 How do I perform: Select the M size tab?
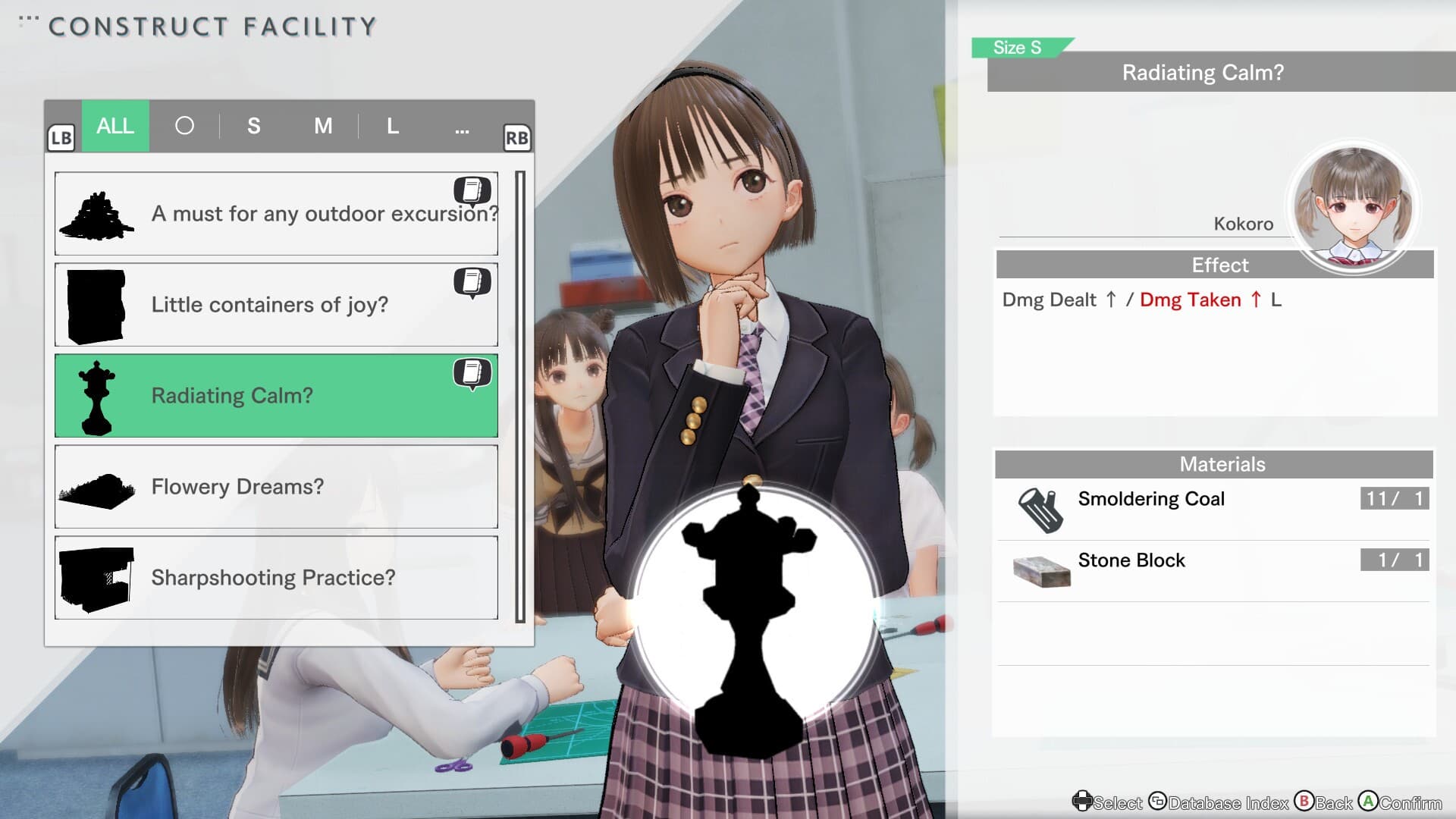point(323,126)
